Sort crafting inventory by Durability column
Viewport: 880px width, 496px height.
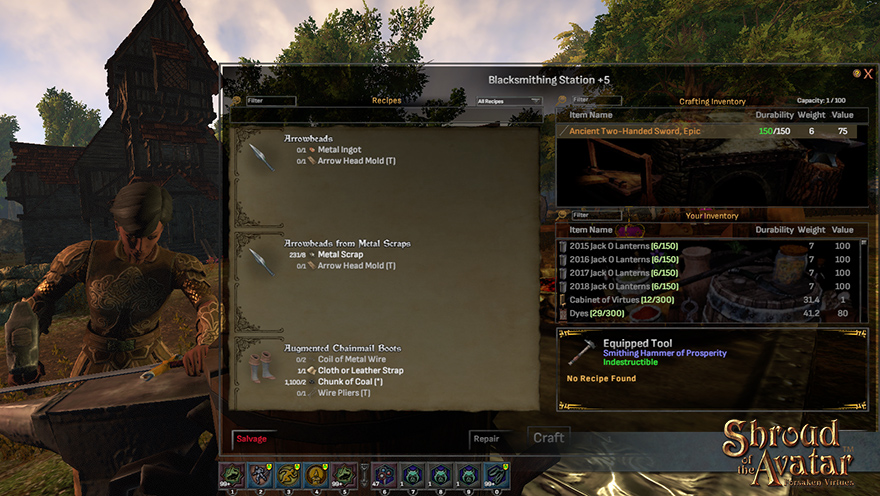point(774,115)
